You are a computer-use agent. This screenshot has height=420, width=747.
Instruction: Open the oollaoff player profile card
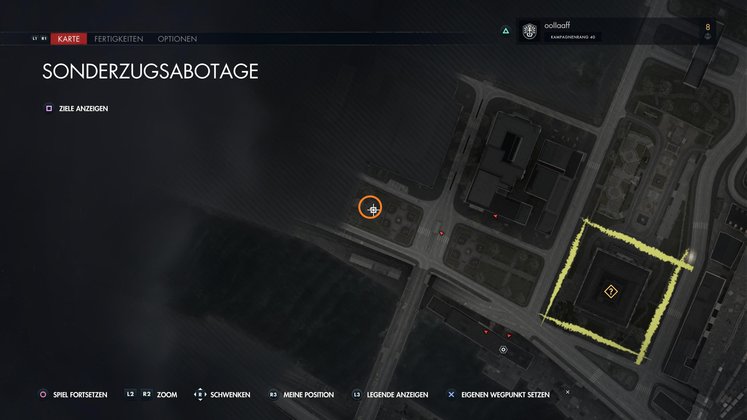point(600,31)
